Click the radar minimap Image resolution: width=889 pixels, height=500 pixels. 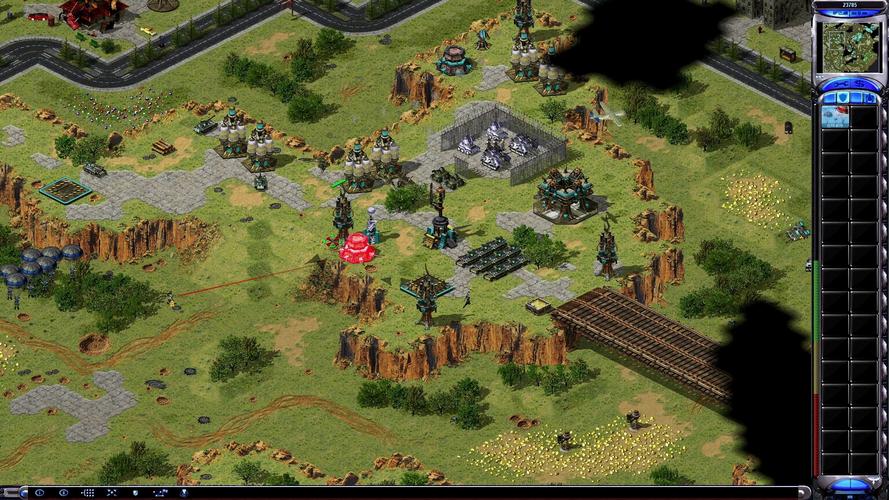pyautogui.click(x=850, y=46)
